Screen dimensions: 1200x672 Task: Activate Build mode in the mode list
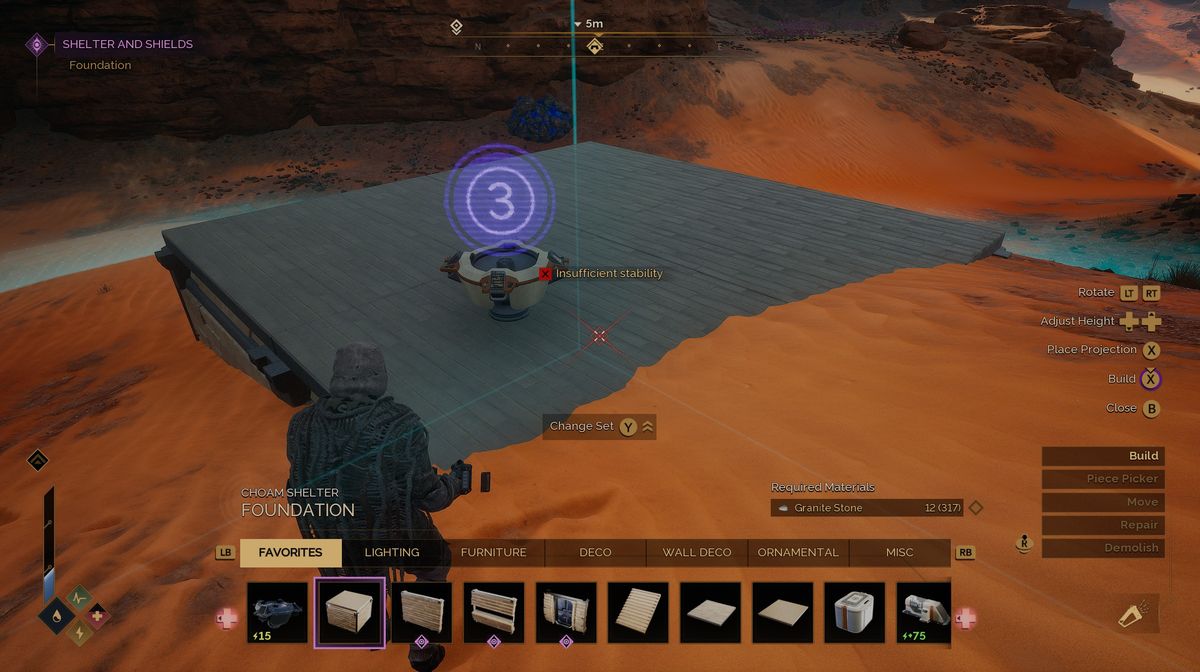(x=1102, y=456)
